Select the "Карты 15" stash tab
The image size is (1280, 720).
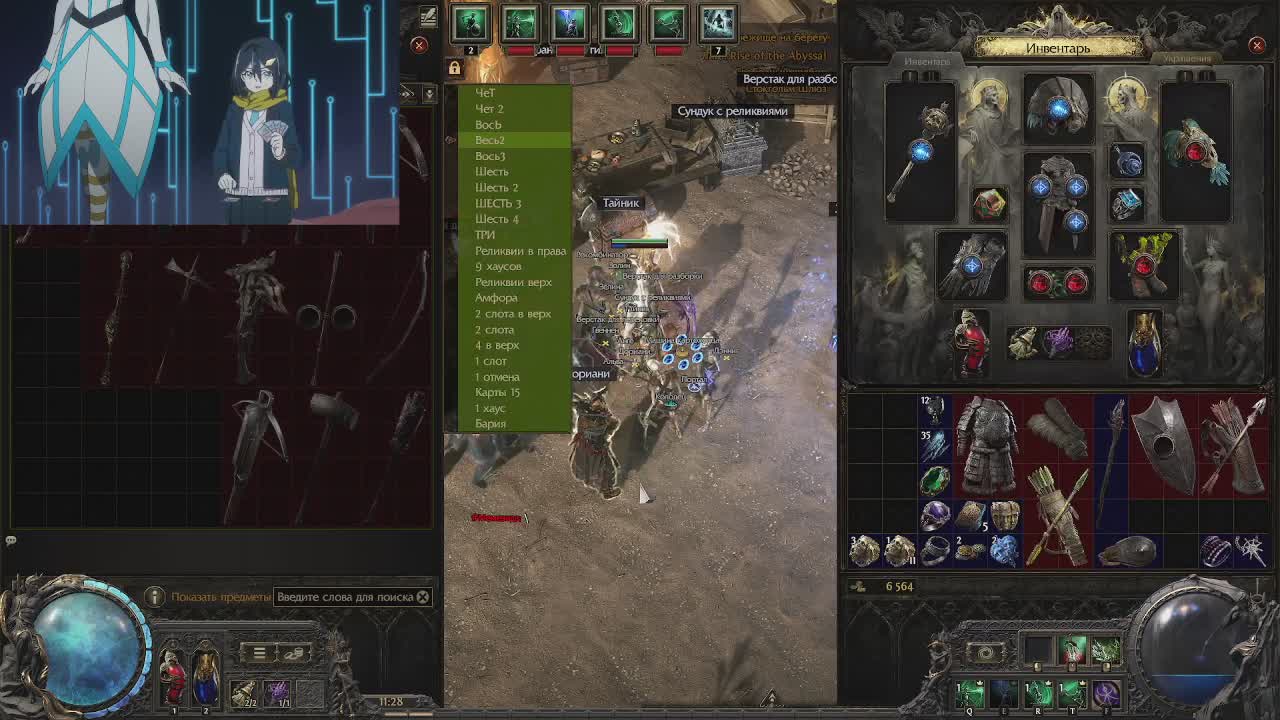point(497,392)
